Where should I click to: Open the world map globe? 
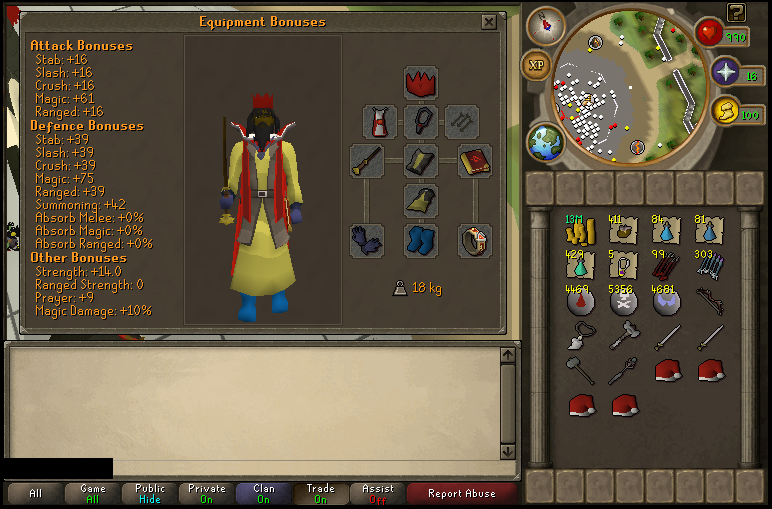pos(546,140)
